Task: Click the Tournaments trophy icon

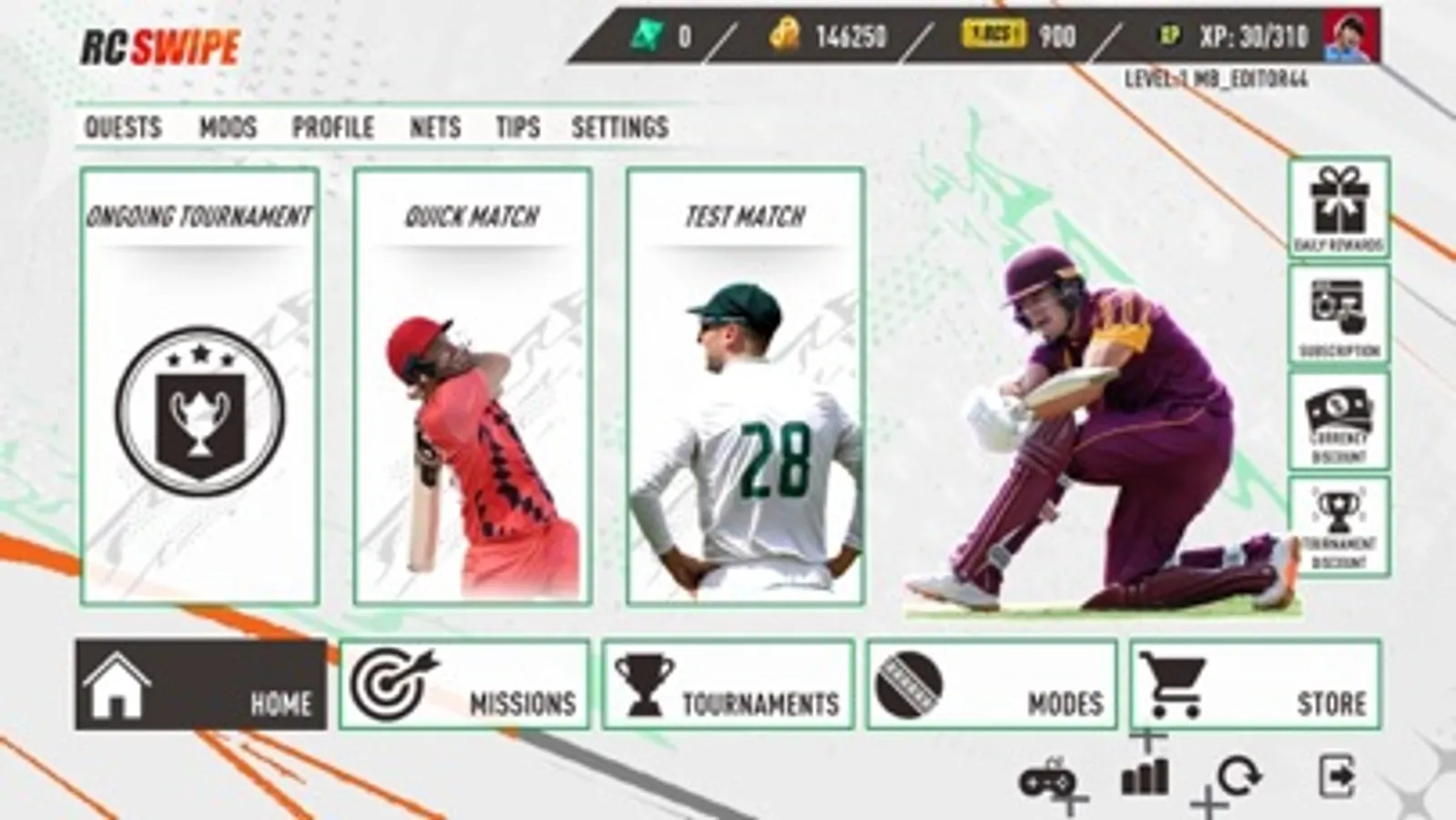Action: [x=644, y=681]
